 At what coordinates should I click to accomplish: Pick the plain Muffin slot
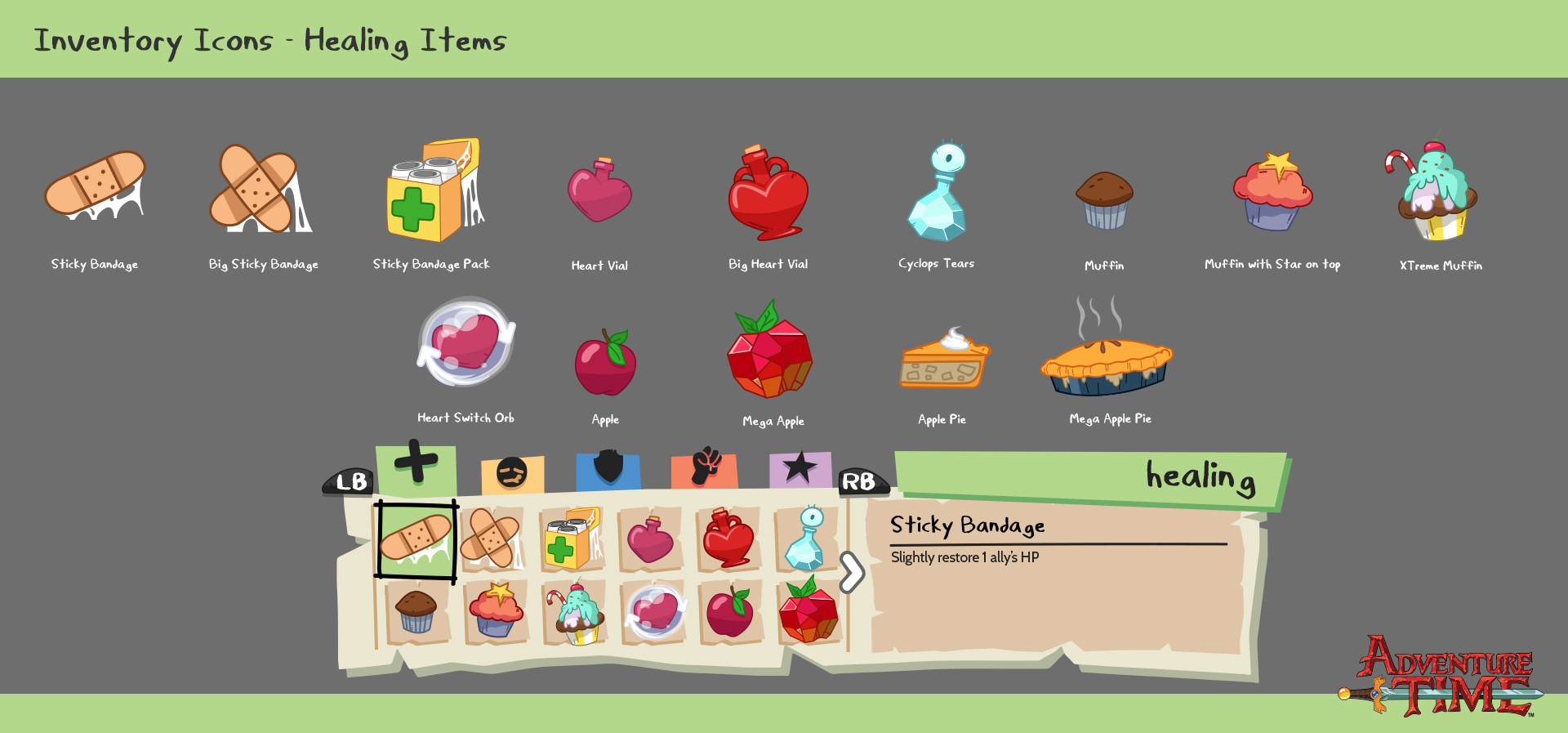pos(416,613)
